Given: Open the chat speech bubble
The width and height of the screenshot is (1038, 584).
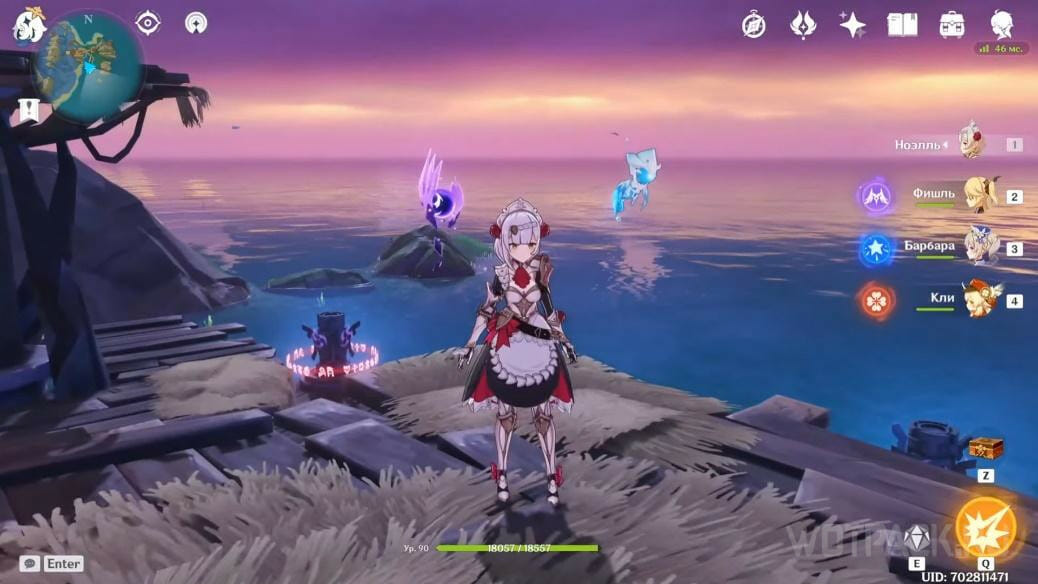Looking at the screenshot, I should 30,564.
